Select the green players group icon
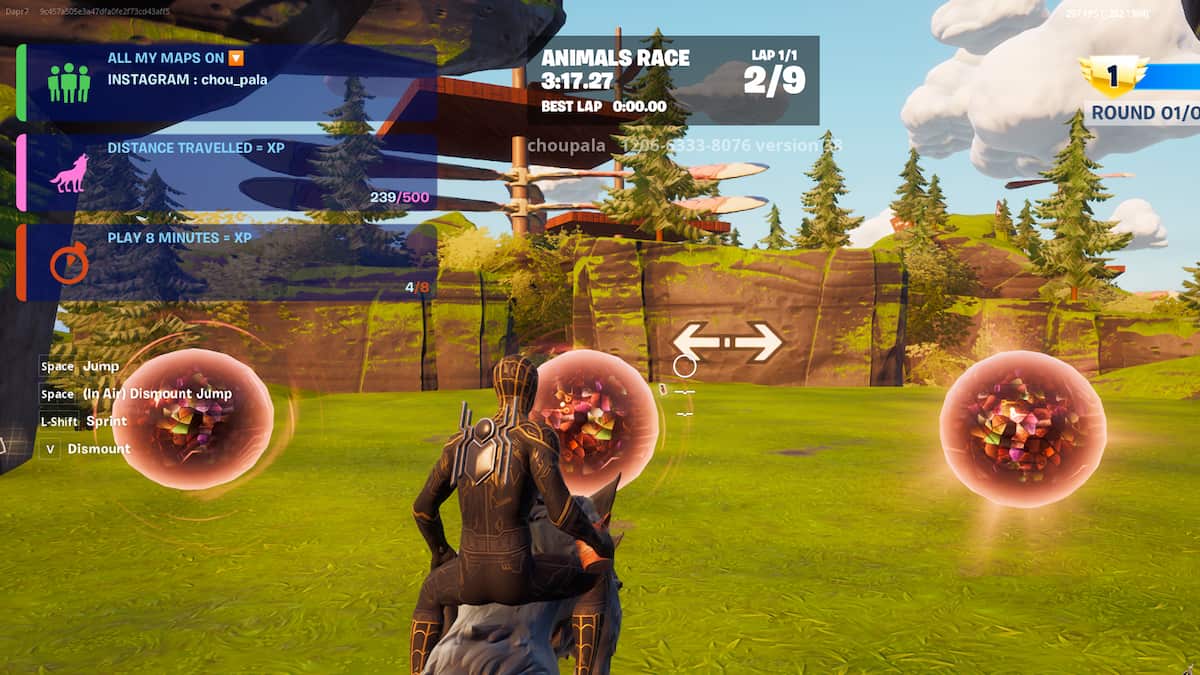Image resolution: width=1200 pixels, height=675 pixels. [69, 82]
